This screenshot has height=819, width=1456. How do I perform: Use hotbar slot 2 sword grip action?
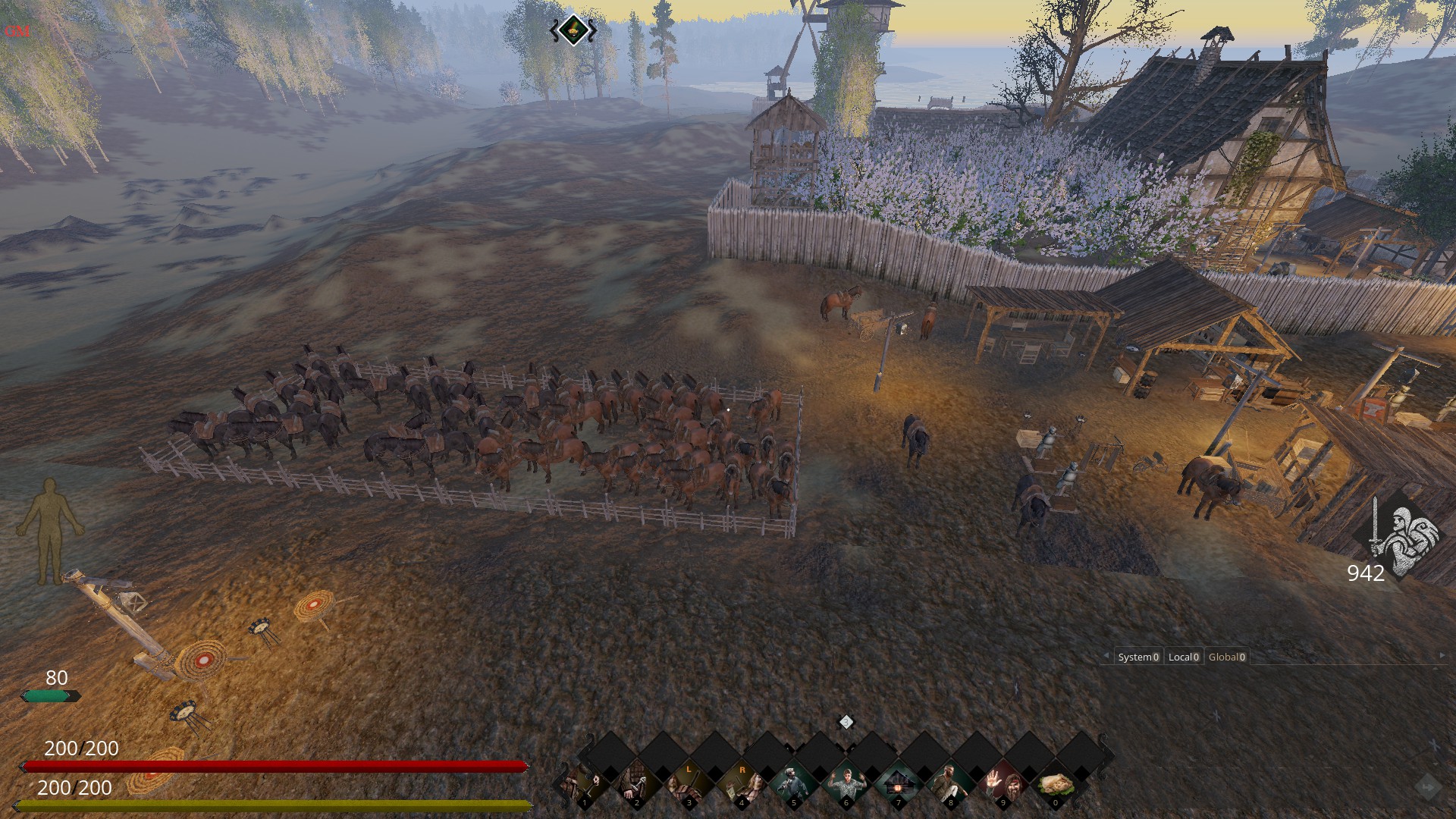pos(637,785)
